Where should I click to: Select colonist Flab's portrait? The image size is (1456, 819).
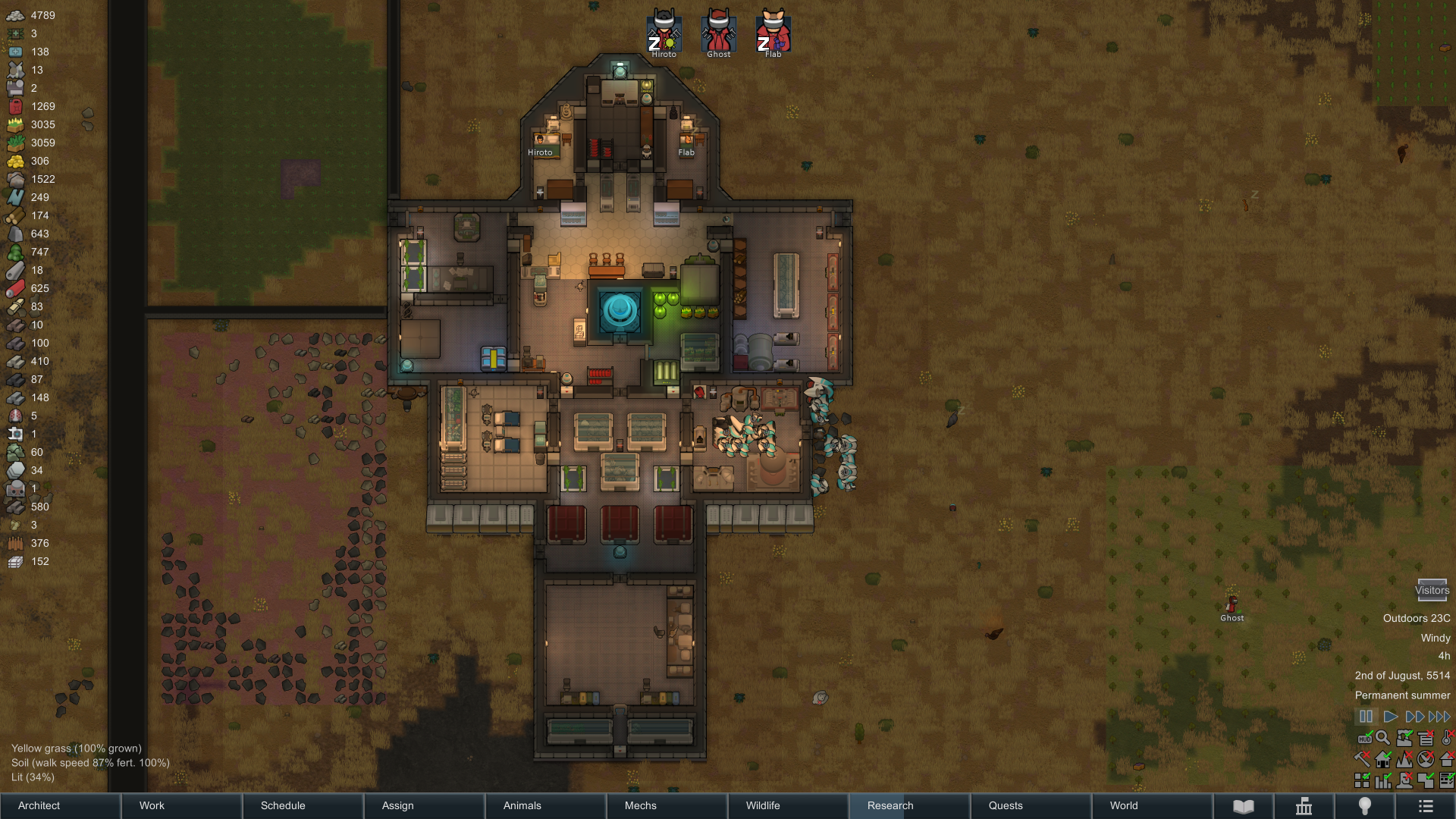point(773,32)
